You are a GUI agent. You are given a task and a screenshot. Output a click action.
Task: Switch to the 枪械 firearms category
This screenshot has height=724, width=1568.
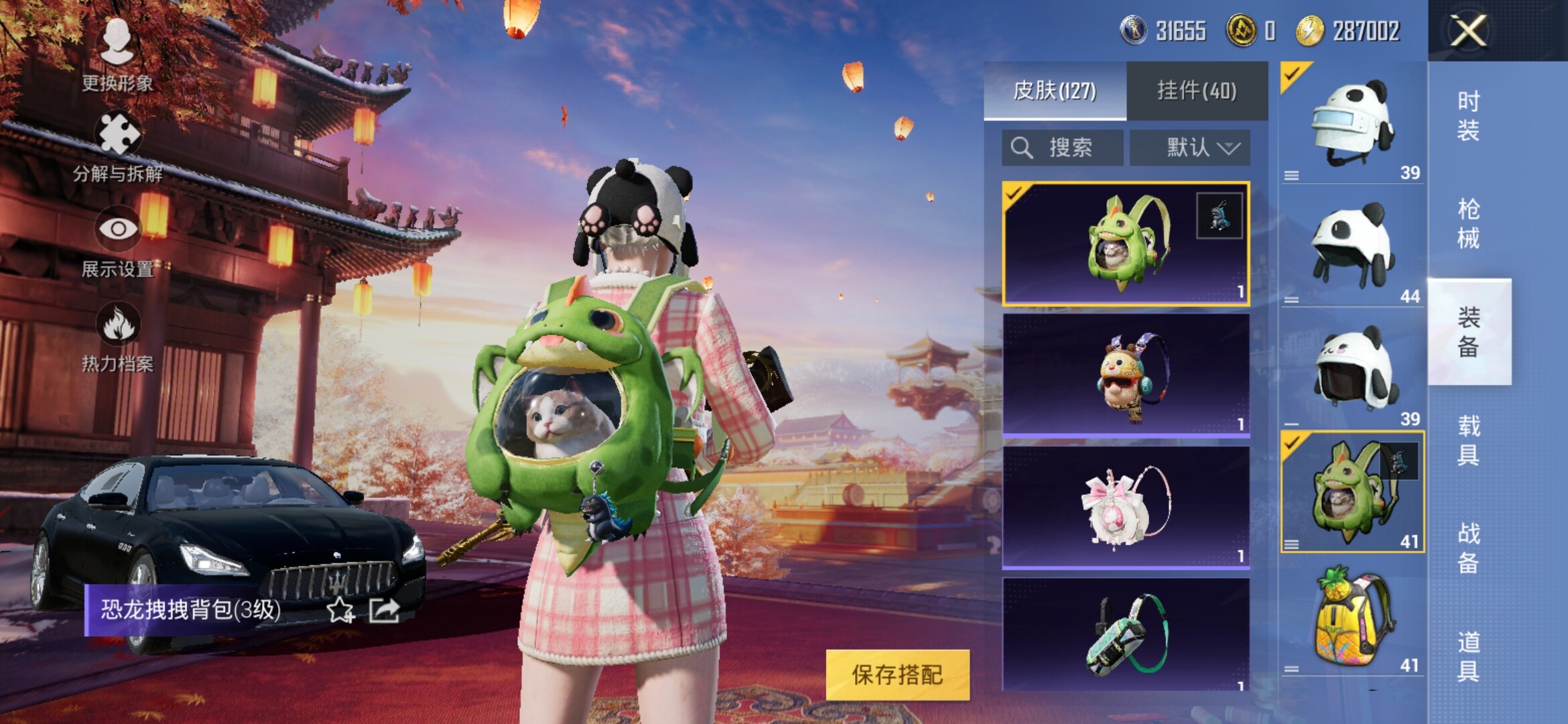point(1468,223)
